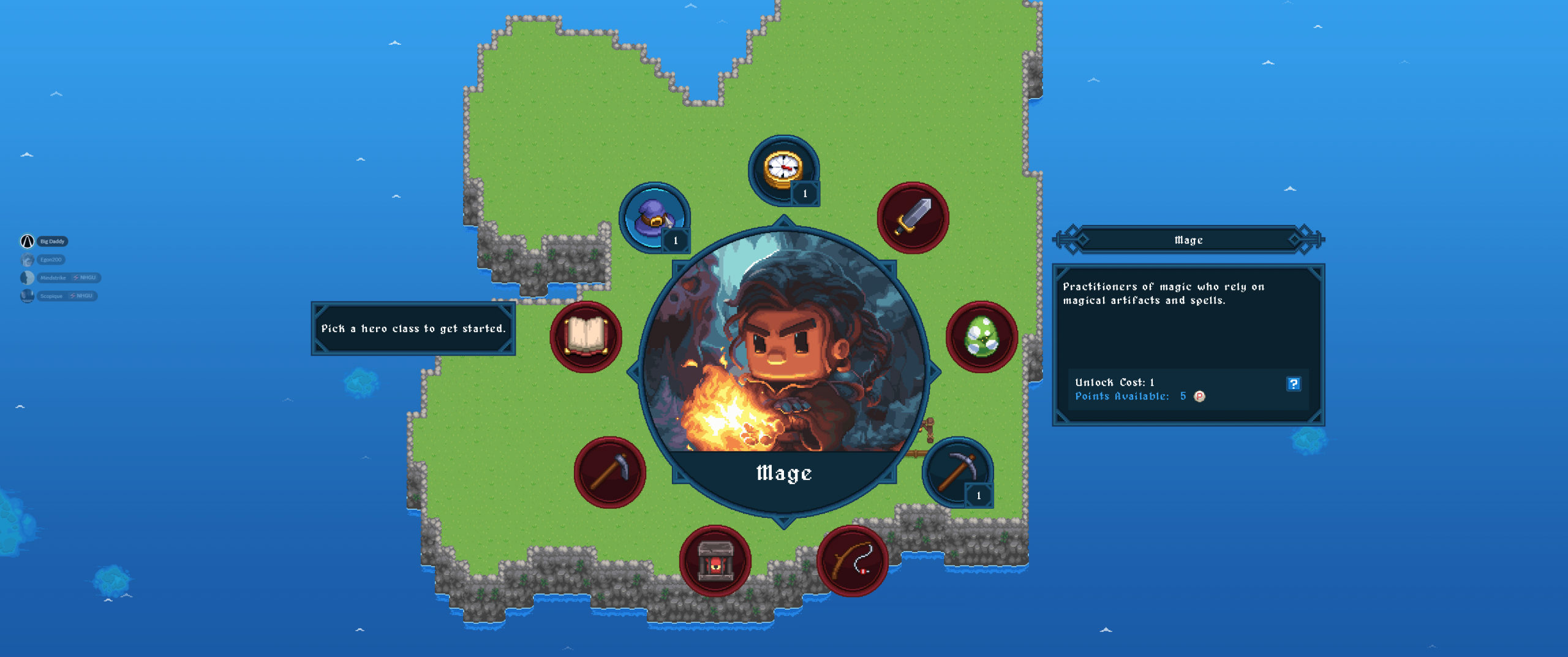Pick the open spellbook icon
This screenshot has width=1568, height=657.
(x=586, y=336)
